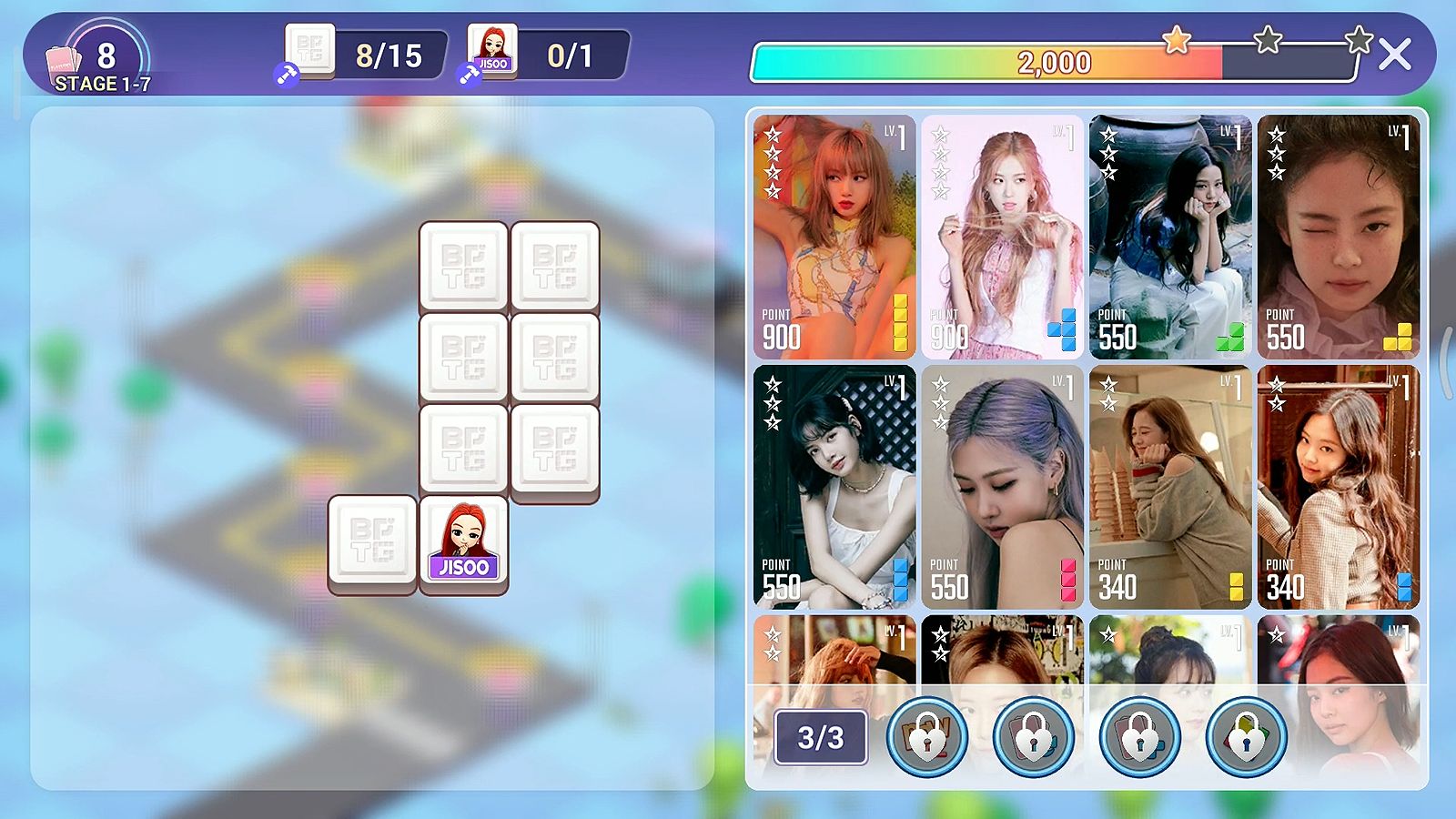
Task: Tap the third heart-lock card slot
Action: 1140,739
